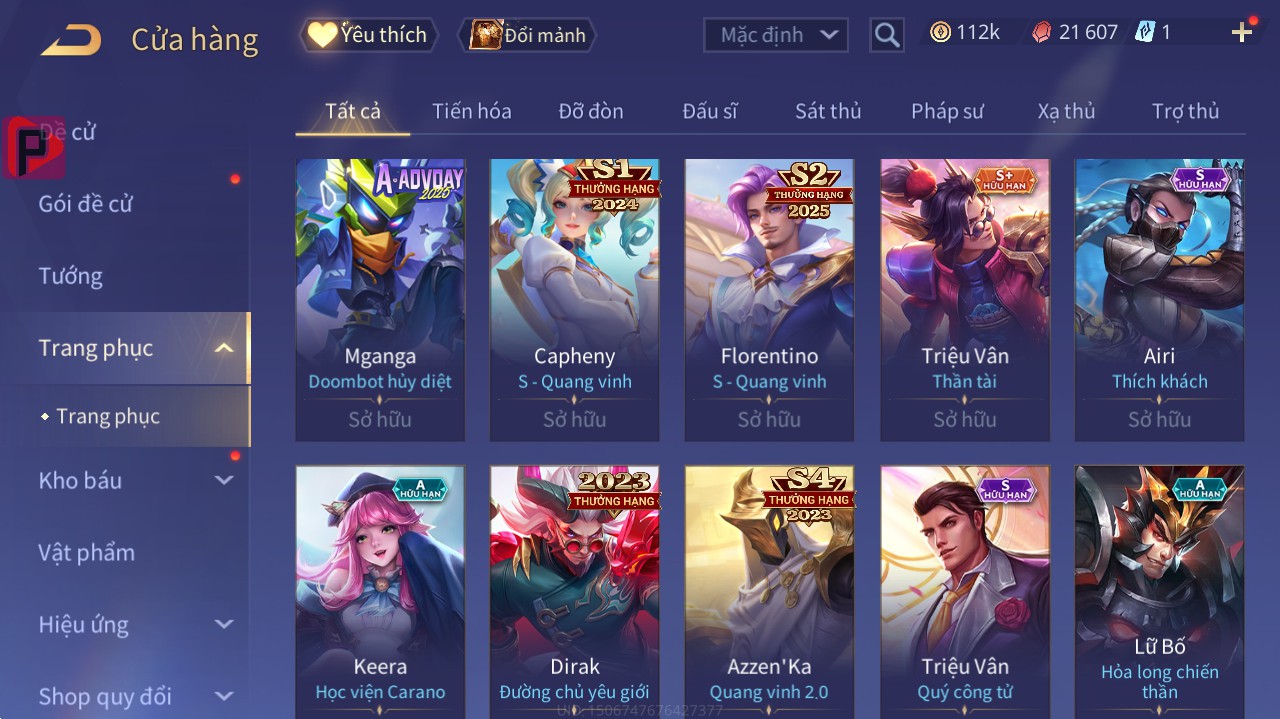Switch to the Tiến hóa tab

pos(471,111)
